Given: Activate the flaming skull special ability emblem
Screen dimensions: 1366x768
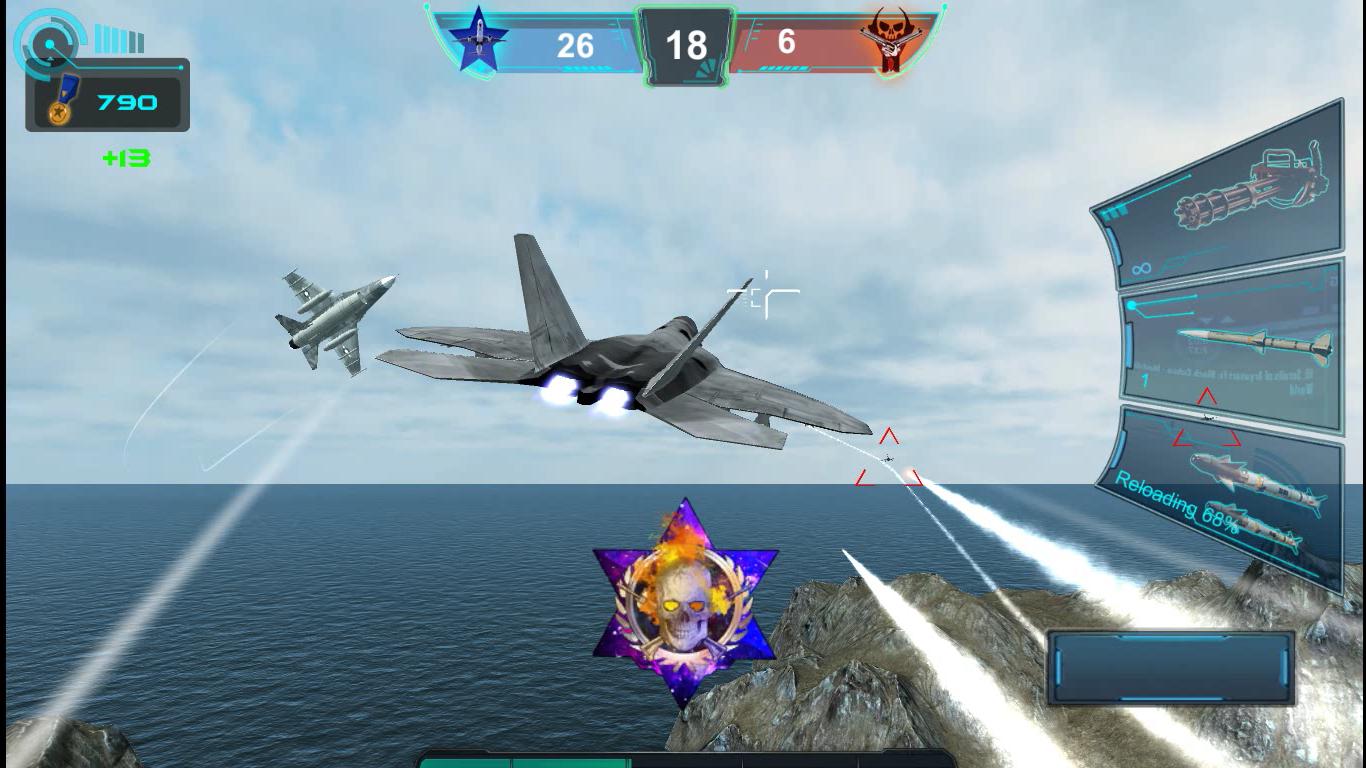Looking at the screenshot, I should [x=686, y=600].
